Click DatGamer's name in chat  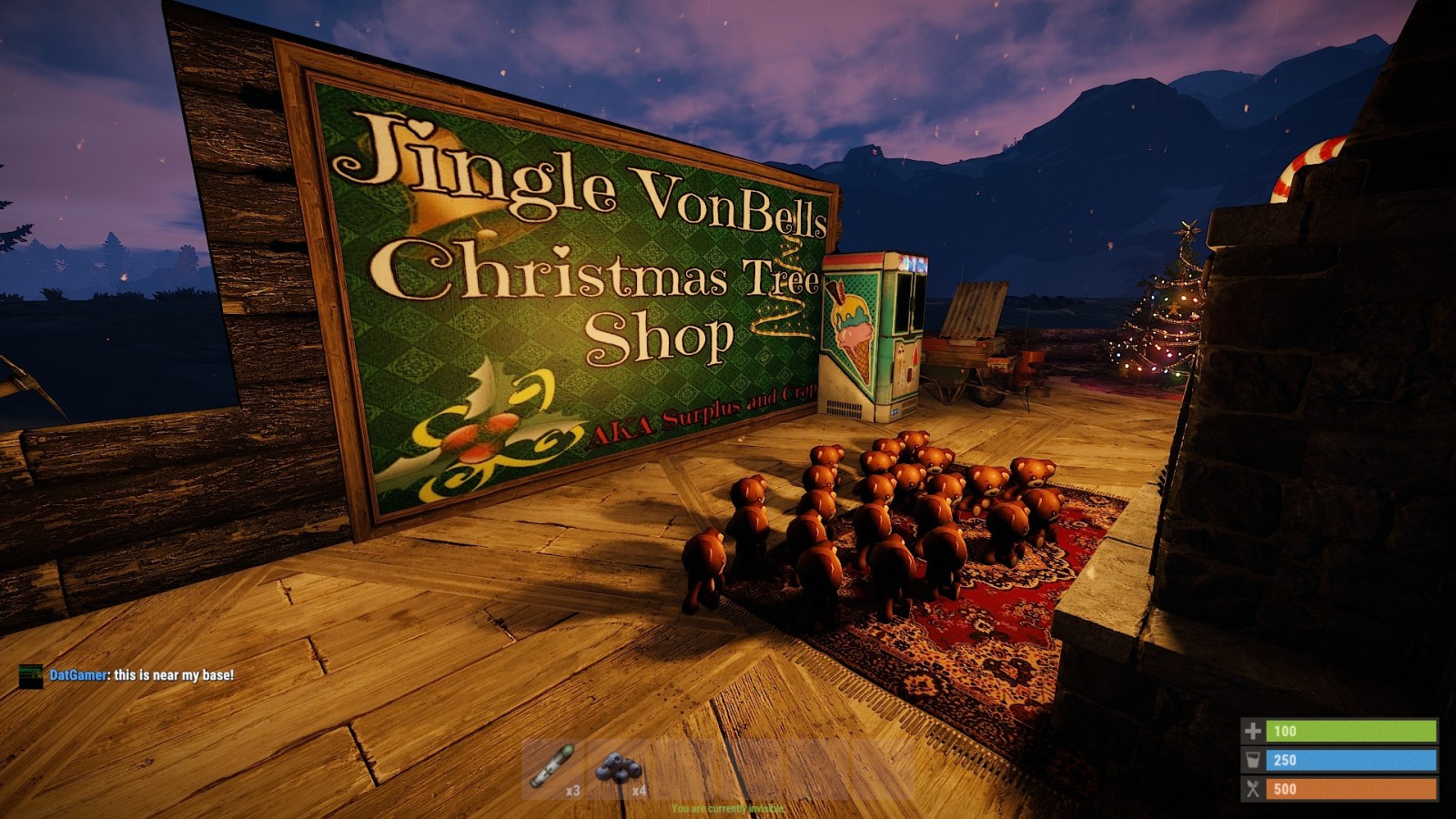78,675
